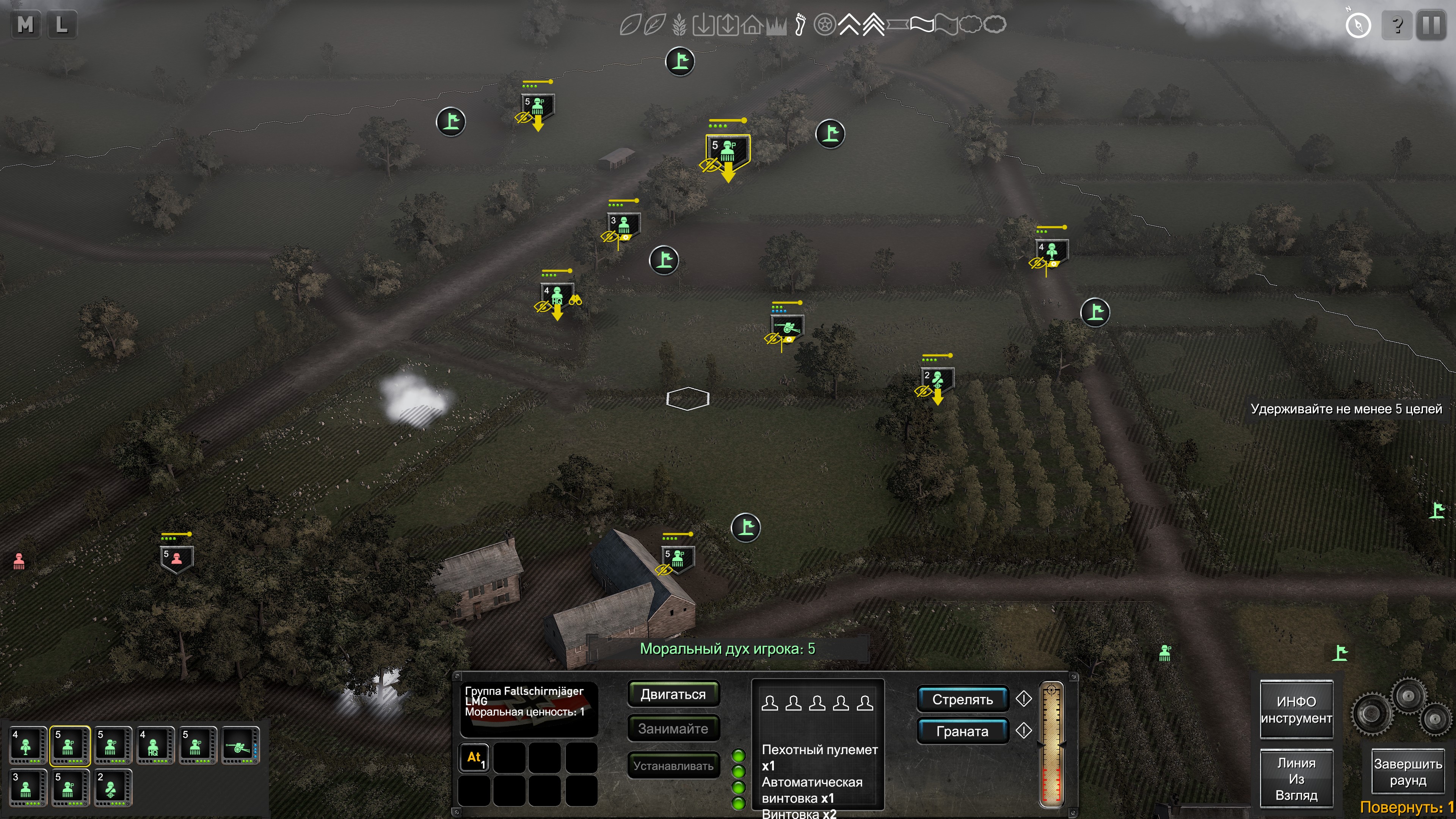Choose the Устанавливать order
The width and height of the screenshot is (1456, 819).
pos(673,766)
